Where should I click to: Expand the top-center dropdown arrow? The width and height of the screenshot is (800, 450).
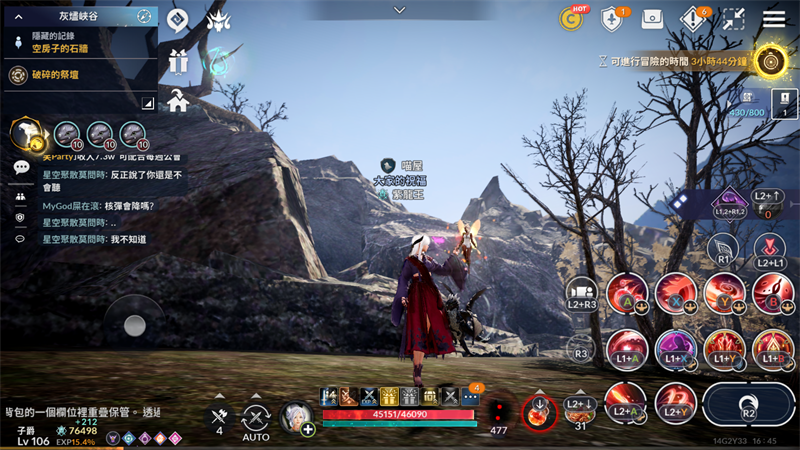coord(400,9)
